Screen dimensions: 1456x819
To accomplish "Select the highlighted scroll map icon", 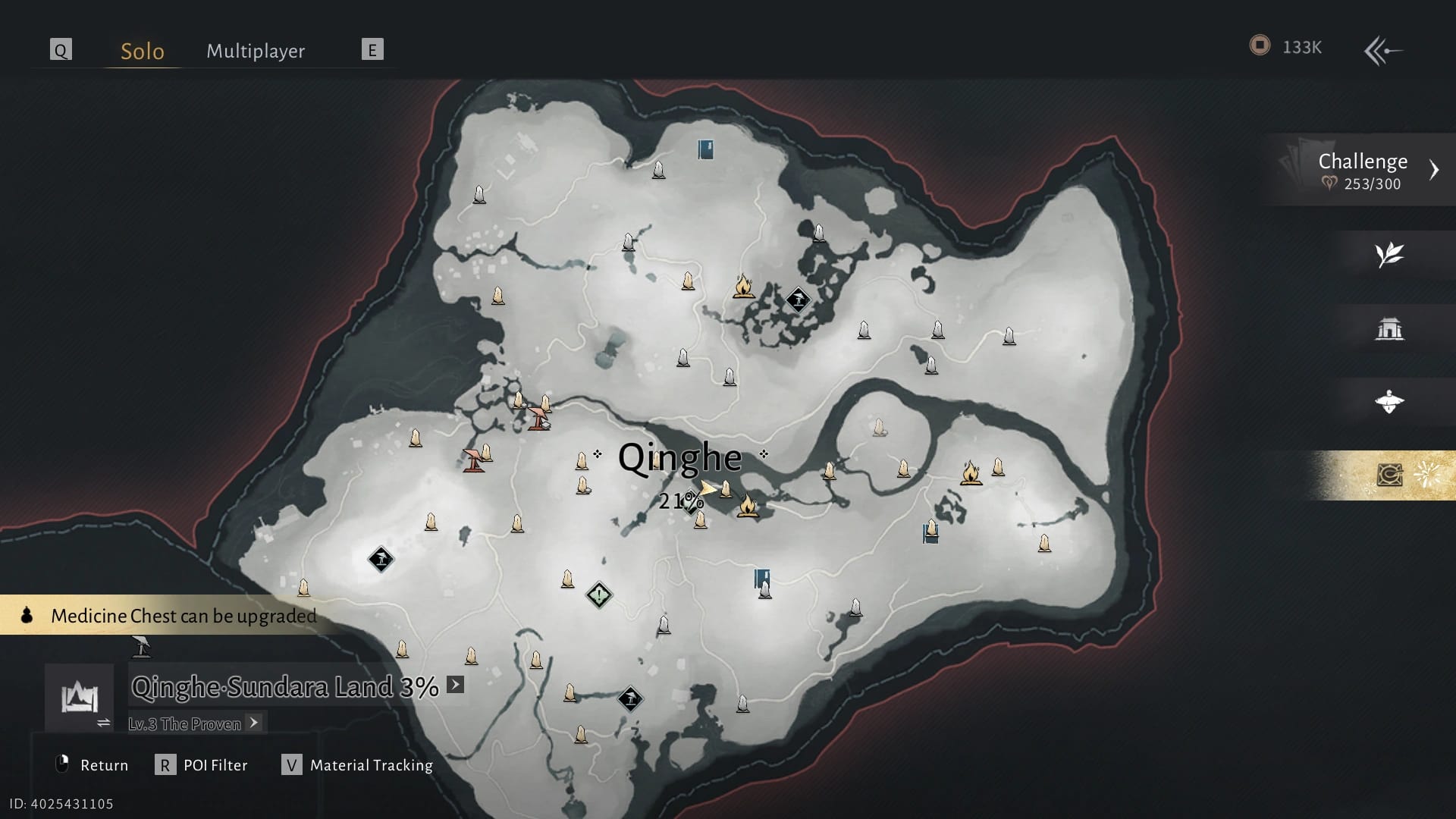I will tap(1389, 475).
